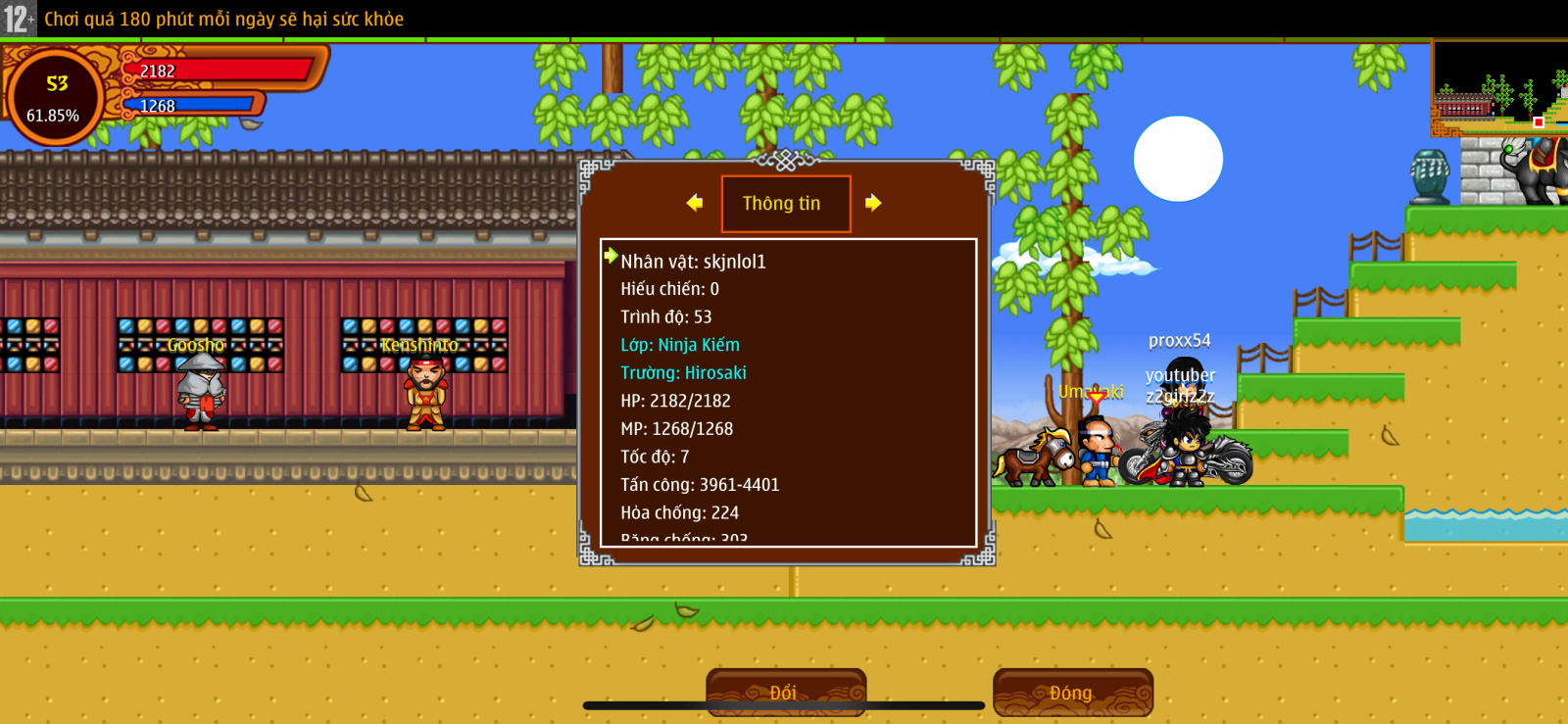Tap the level 53 character portrait

pyautogui.click(x=55, y=97)
